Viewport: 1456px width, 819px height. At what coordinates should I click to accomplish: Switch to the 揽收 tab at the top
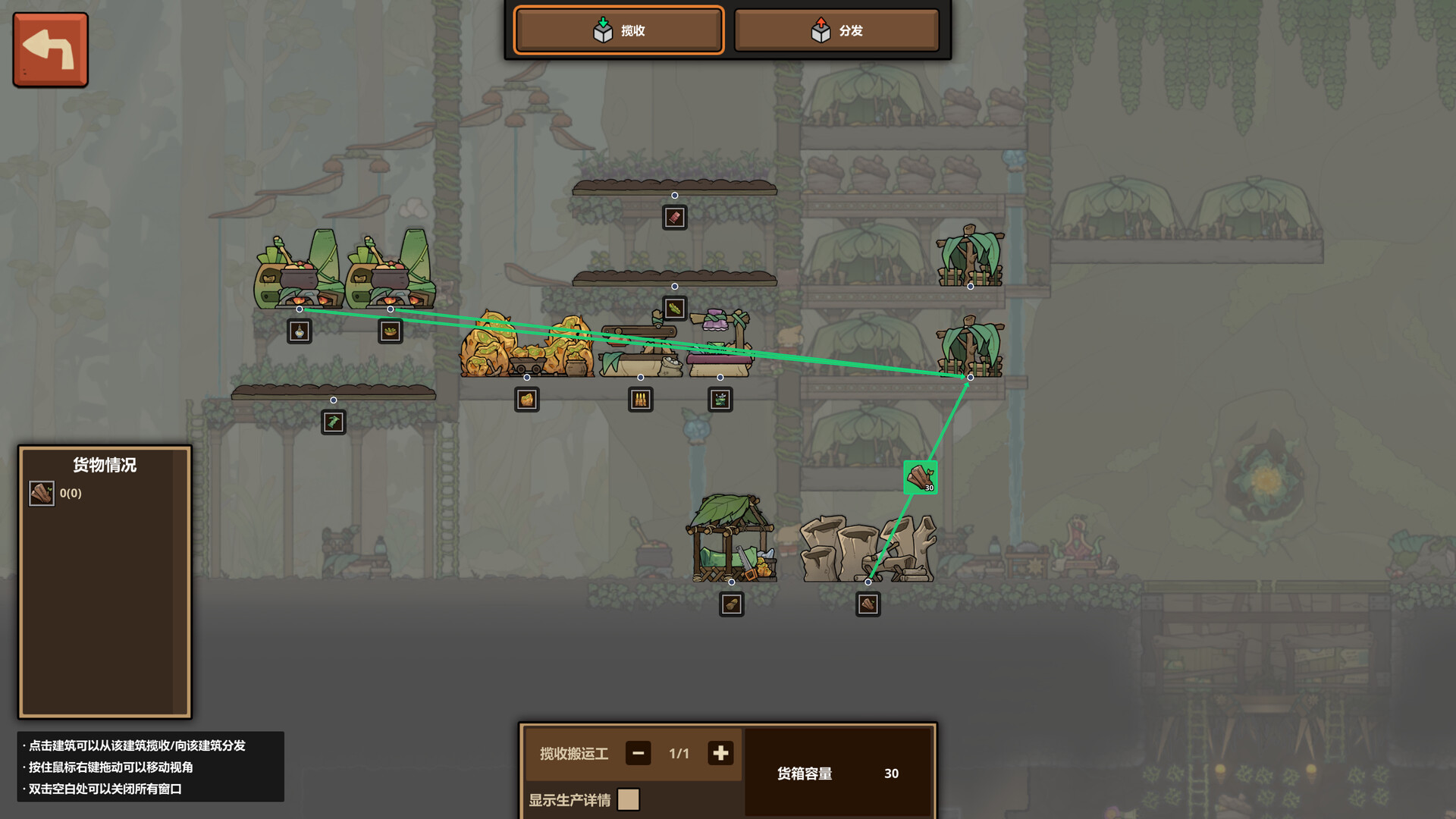pyautogui.click(x=618, y=30)
